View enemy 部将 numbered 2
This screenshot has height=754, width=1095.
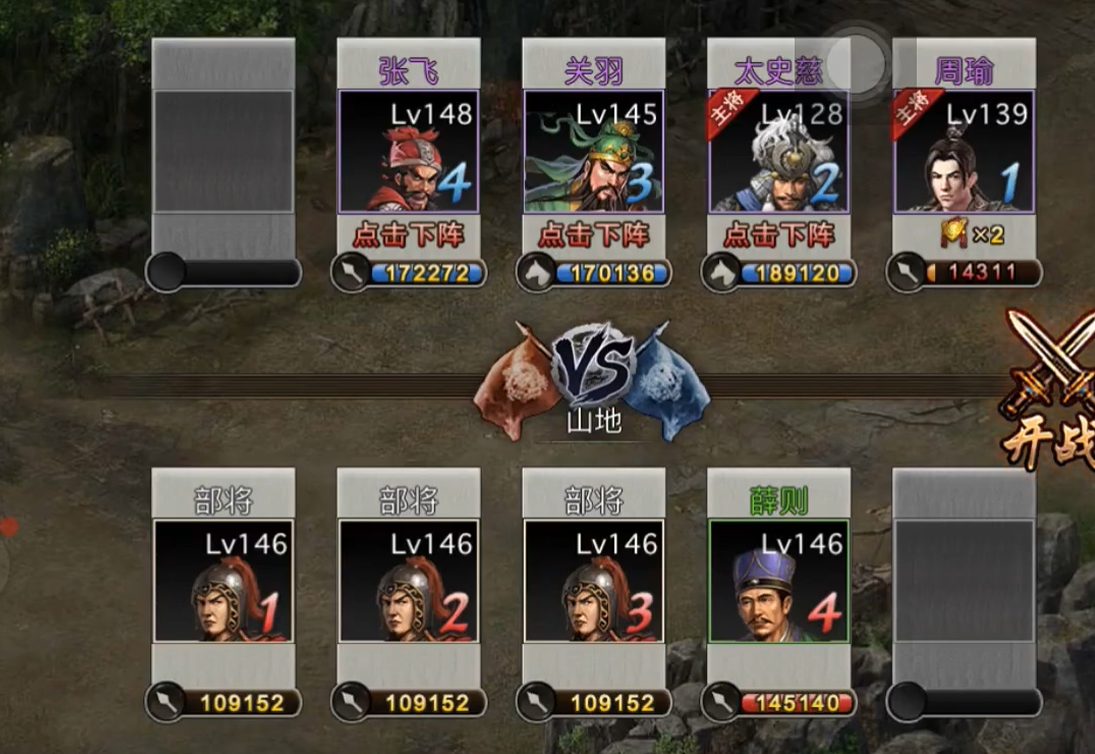pos(408,581)
